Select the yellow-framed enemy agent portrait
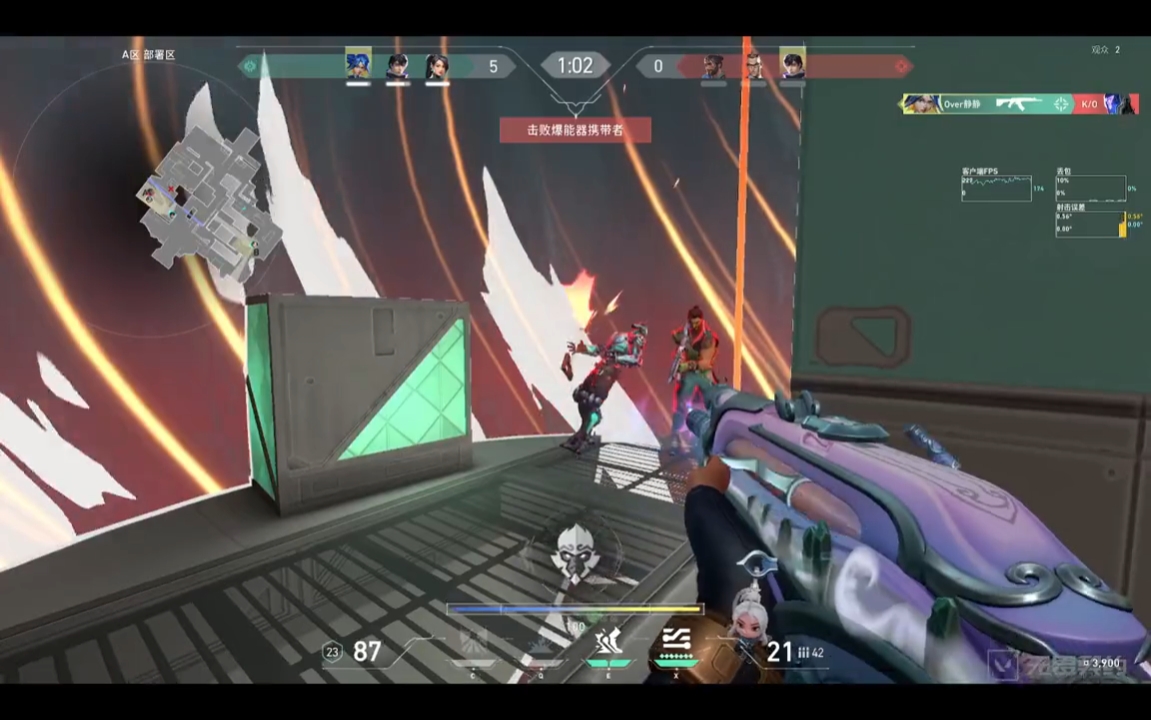The image size is (1151, 720). (793, 65)
